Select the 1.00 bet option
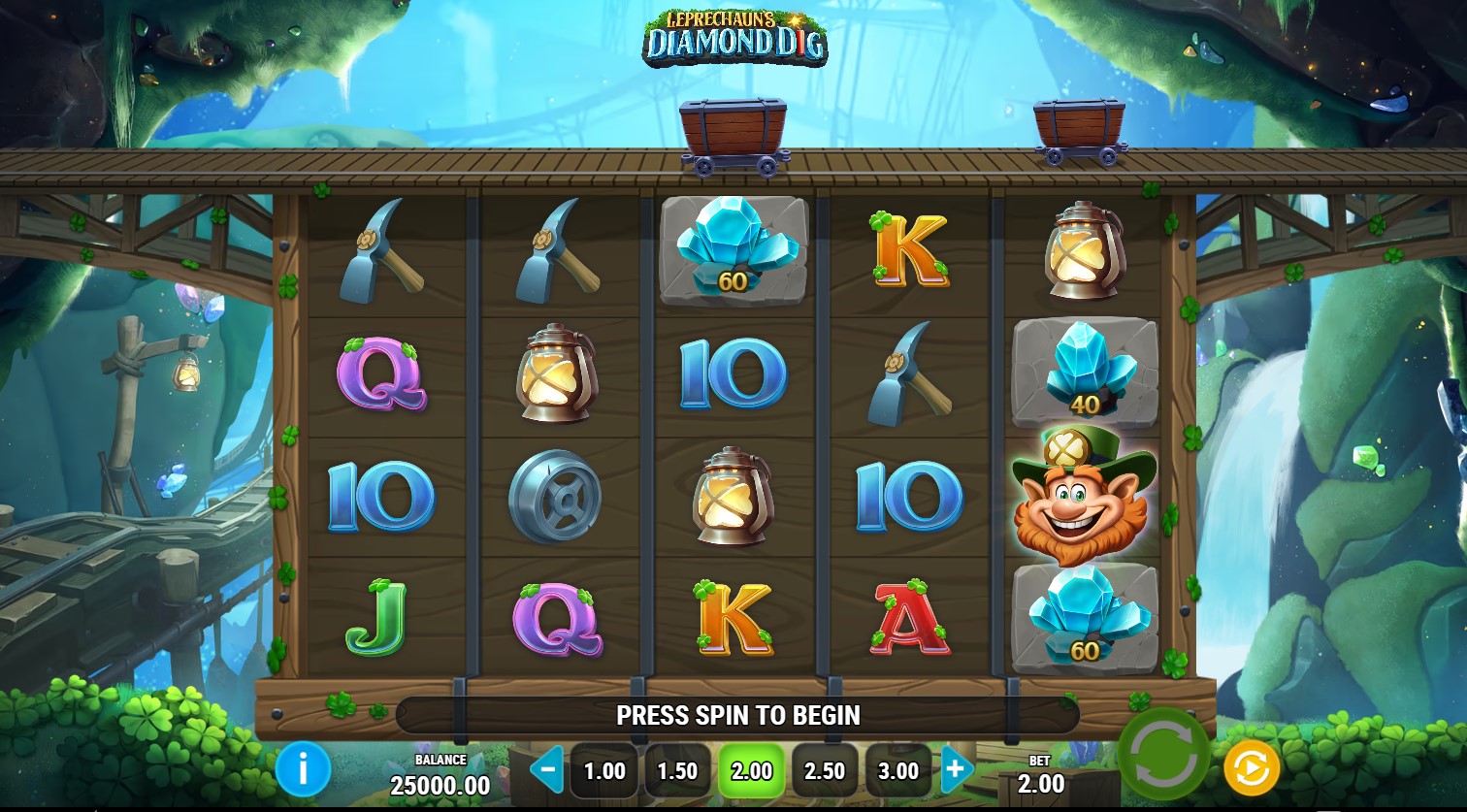This screenshot has width=1467, height=812. click(x=604, y=771)
